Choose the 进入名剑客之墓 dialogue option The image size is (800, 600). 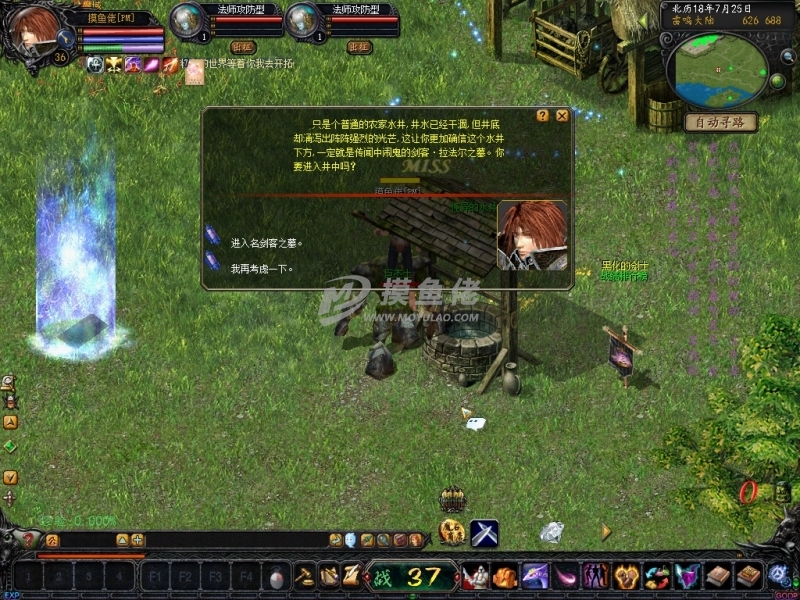tap(265, 242)
